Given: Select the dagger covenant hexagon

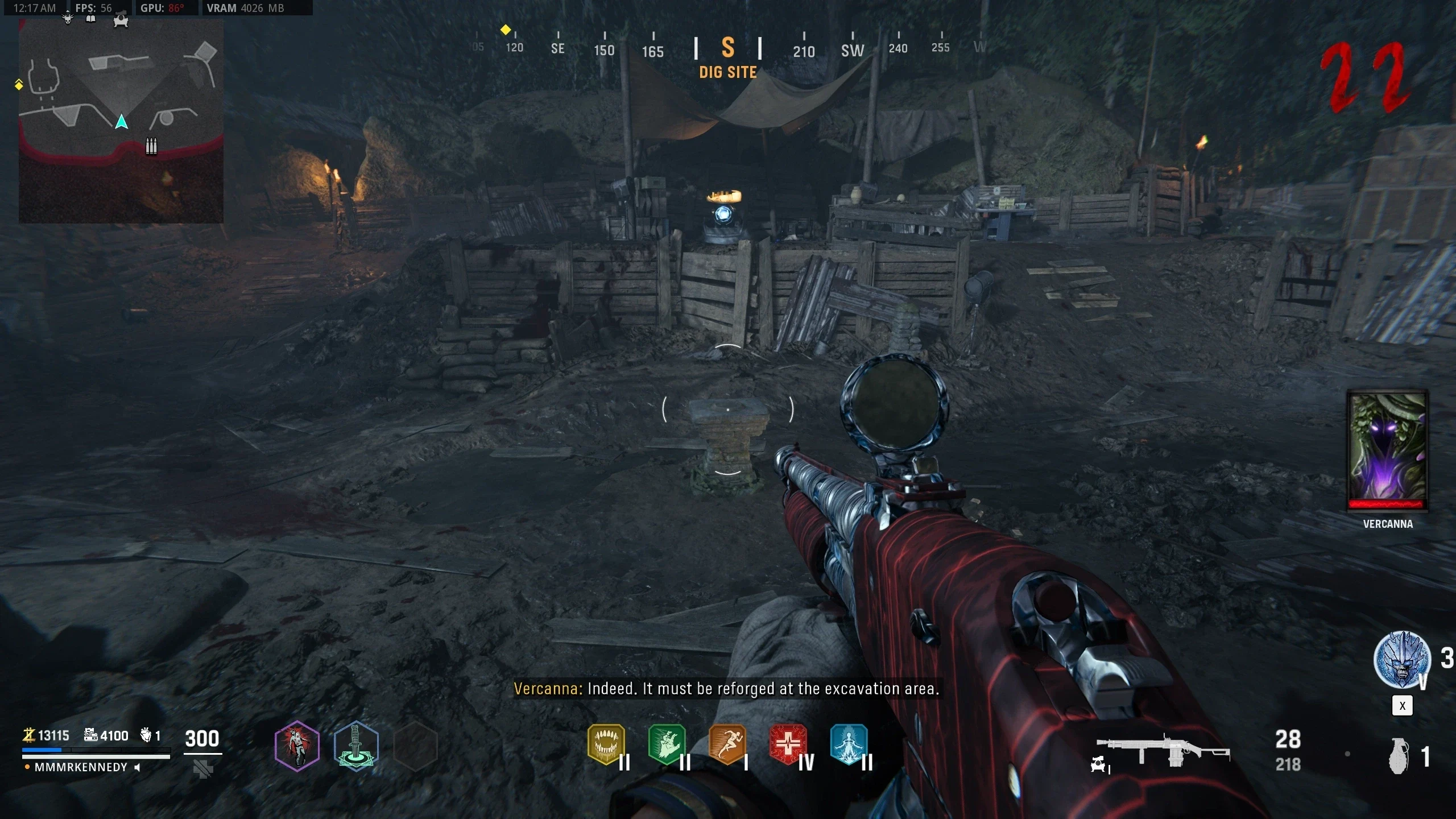Looking at the screenshot, I should 356,746.
